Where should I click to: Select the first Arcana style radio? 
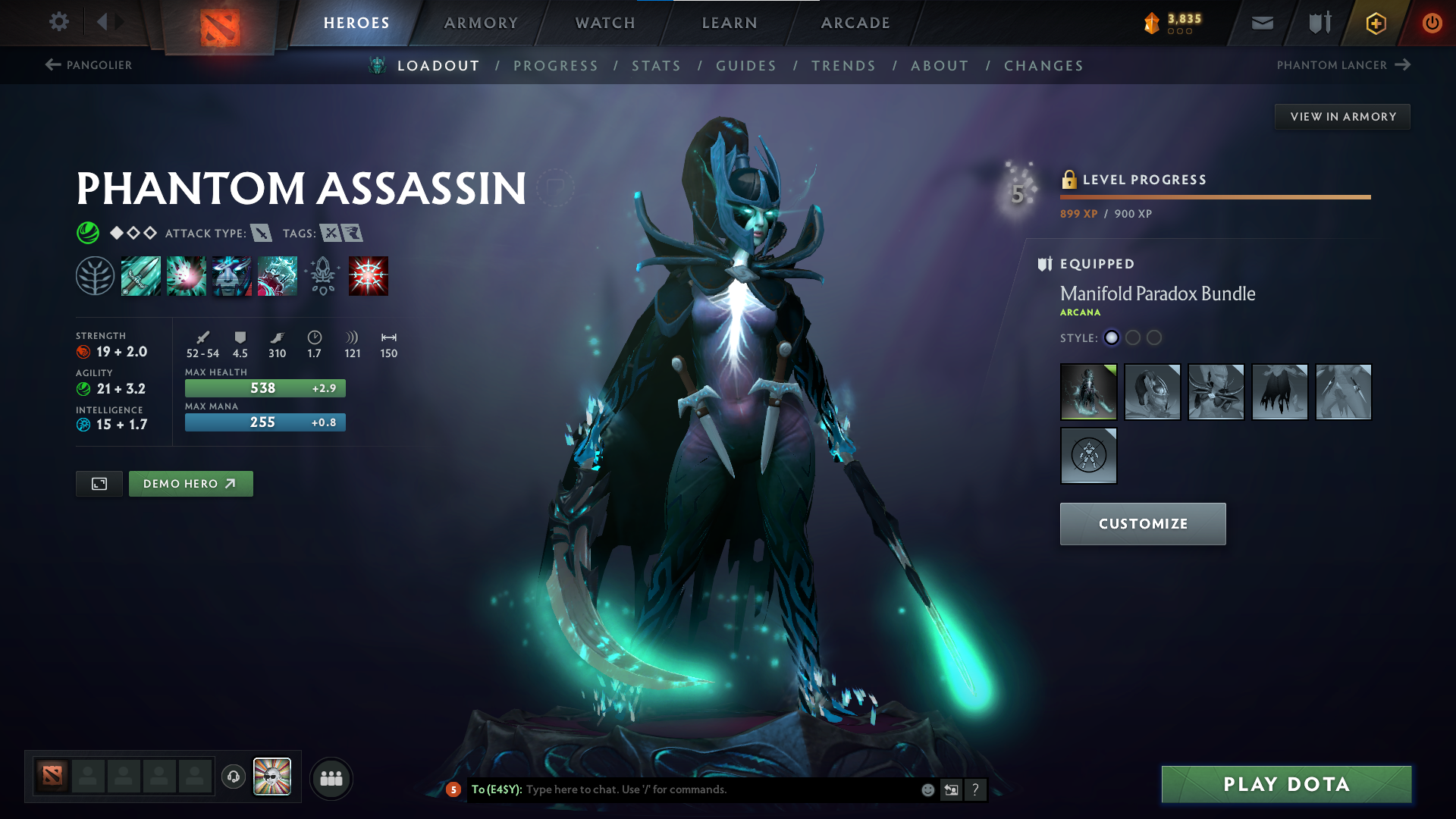(1111, 338)
